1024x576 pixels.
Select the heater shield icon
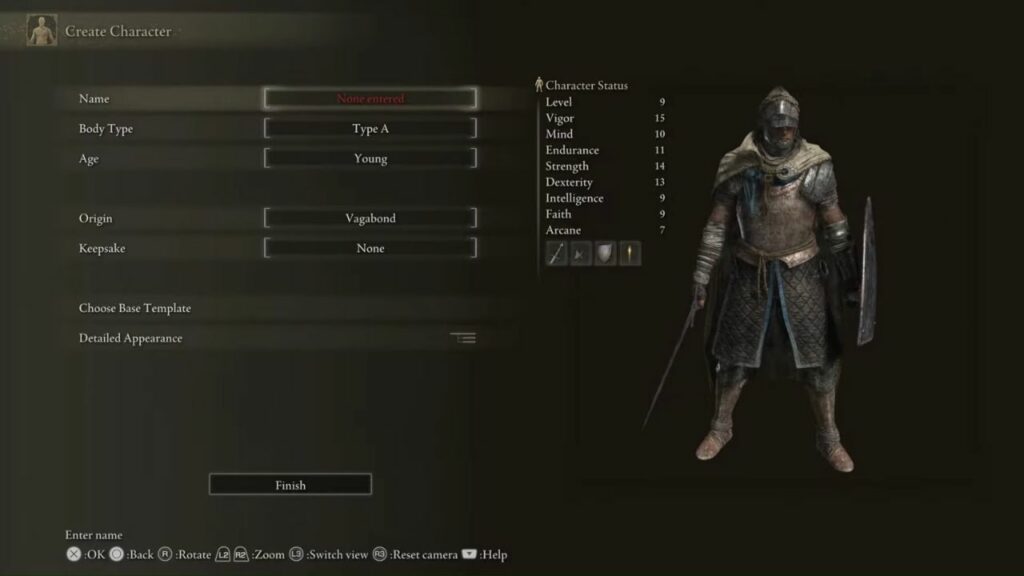tap(605, 254)
